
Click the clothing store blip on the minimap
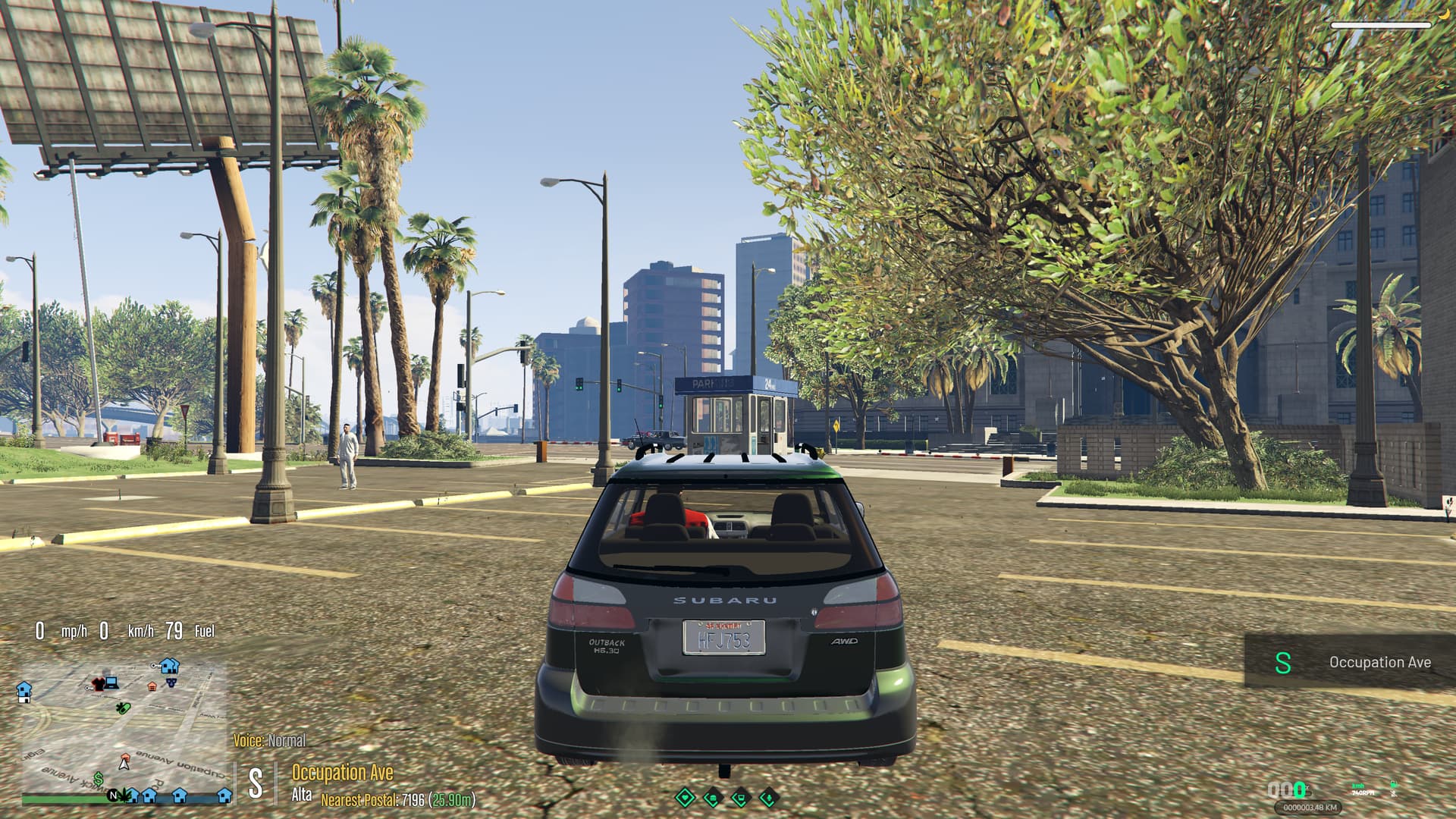click(99, 684)
